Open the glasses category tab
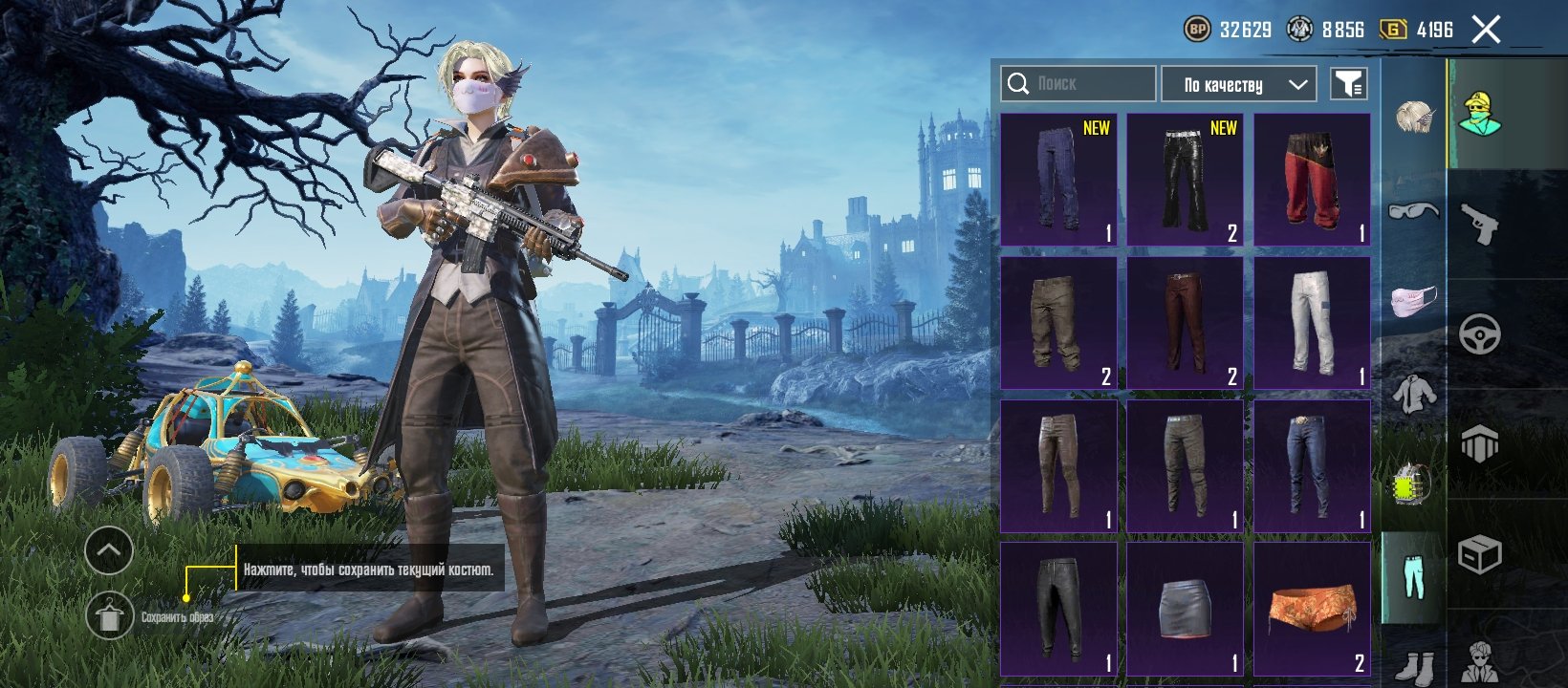 [1413, 210]
